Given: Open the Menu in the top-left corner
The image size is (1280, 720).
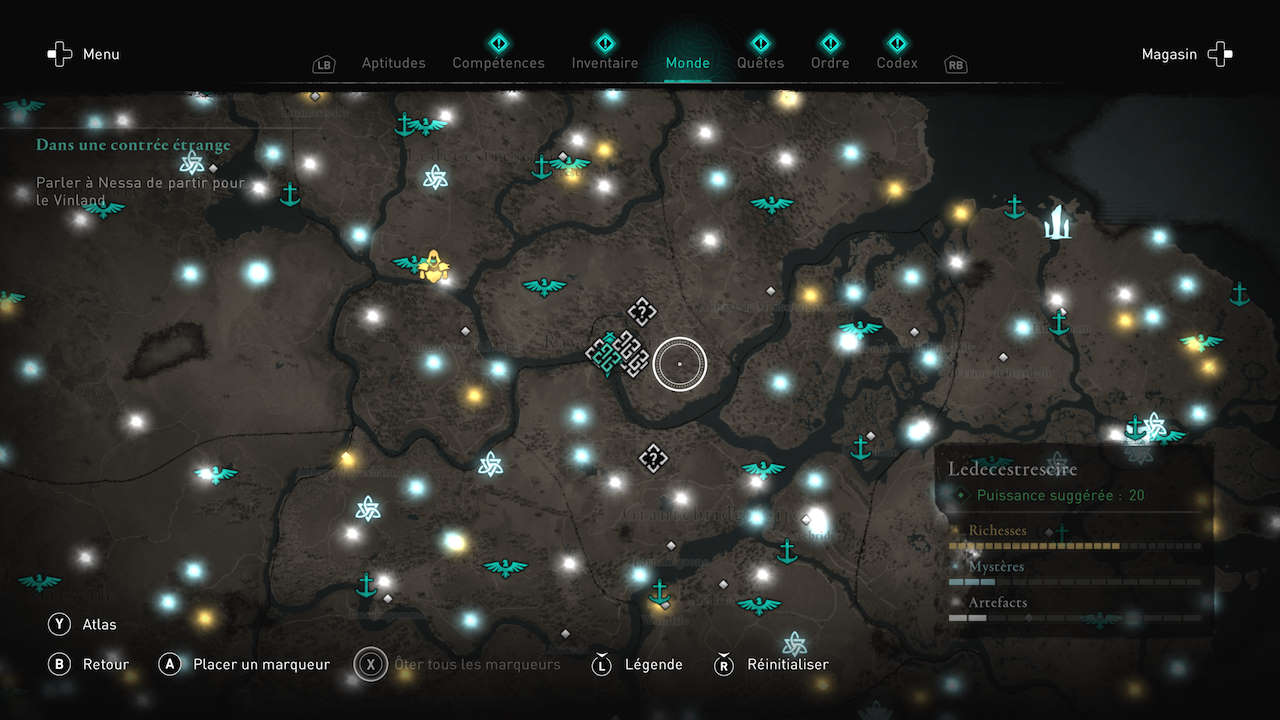Looking at the screenshot, I should (x=84, y=55).
